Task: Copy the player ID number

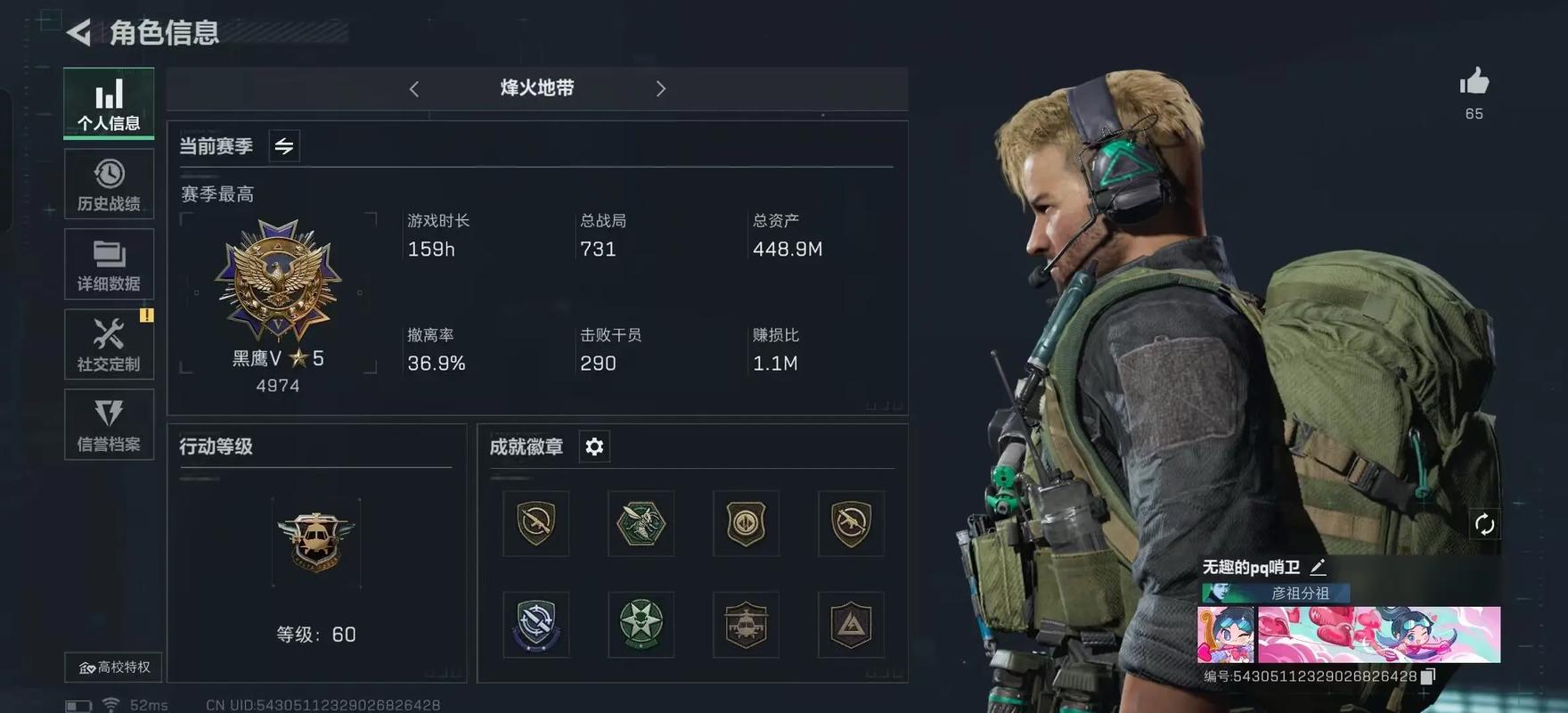Action: pyautogui.click(x=1428, y=676)
